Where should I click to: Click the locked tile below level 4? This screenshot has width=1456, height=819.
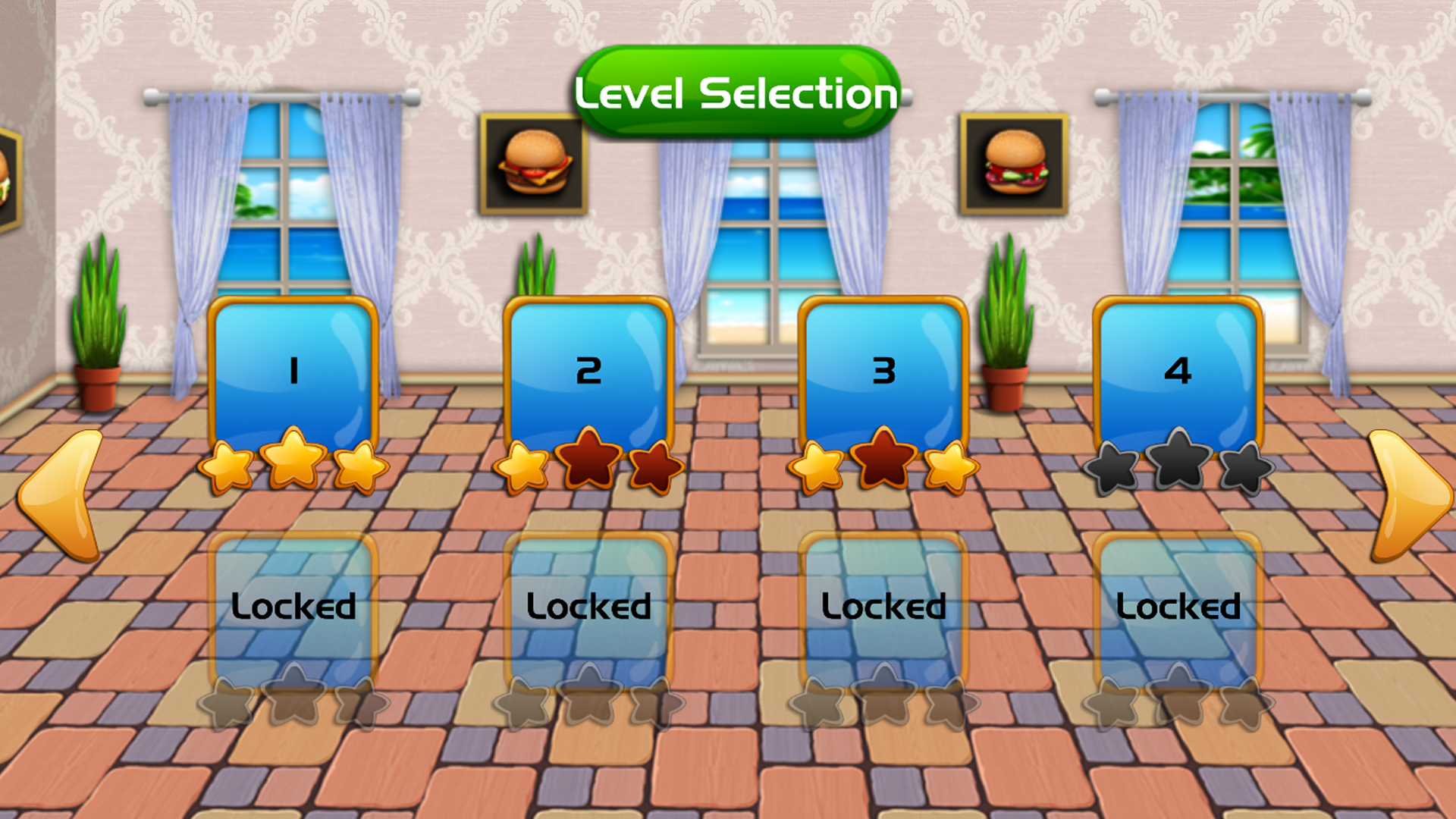click(1178, 607)
